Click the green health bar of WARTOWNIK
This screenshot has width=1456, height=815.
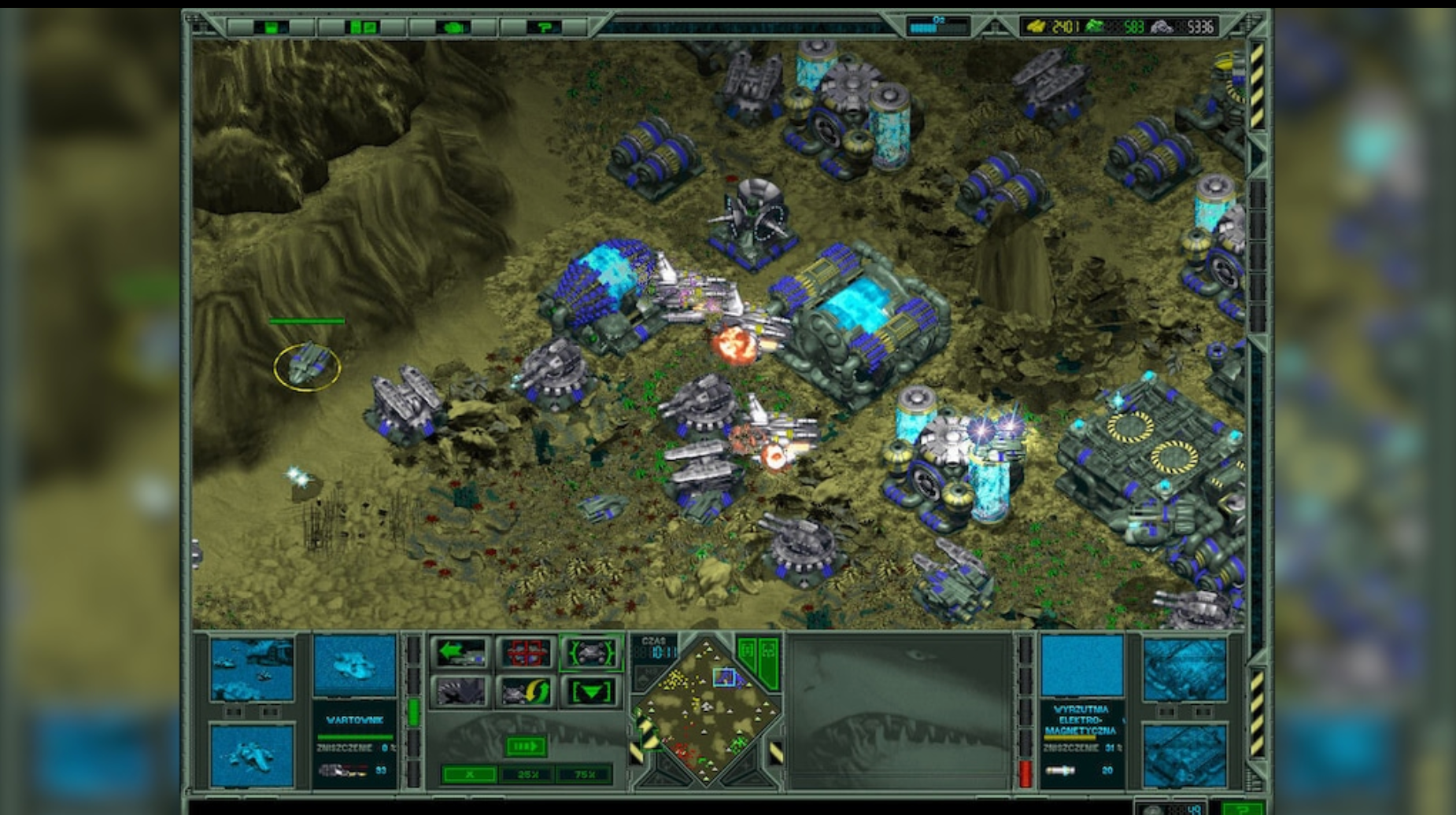[x=354, y=737]
